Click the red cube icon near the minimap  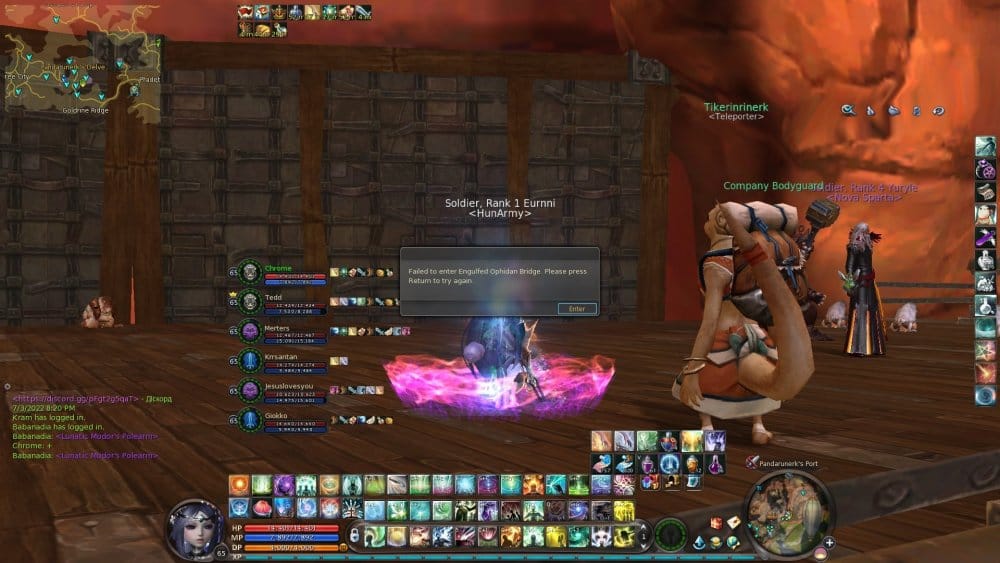(x=717, y=523)
